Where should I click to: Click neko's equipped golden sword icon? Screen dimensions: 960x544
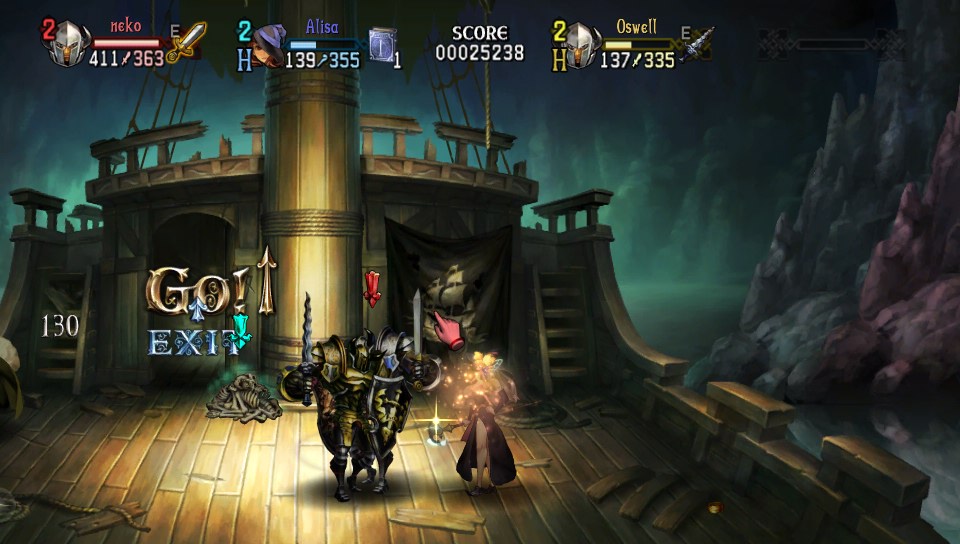(x=187, y=43)
